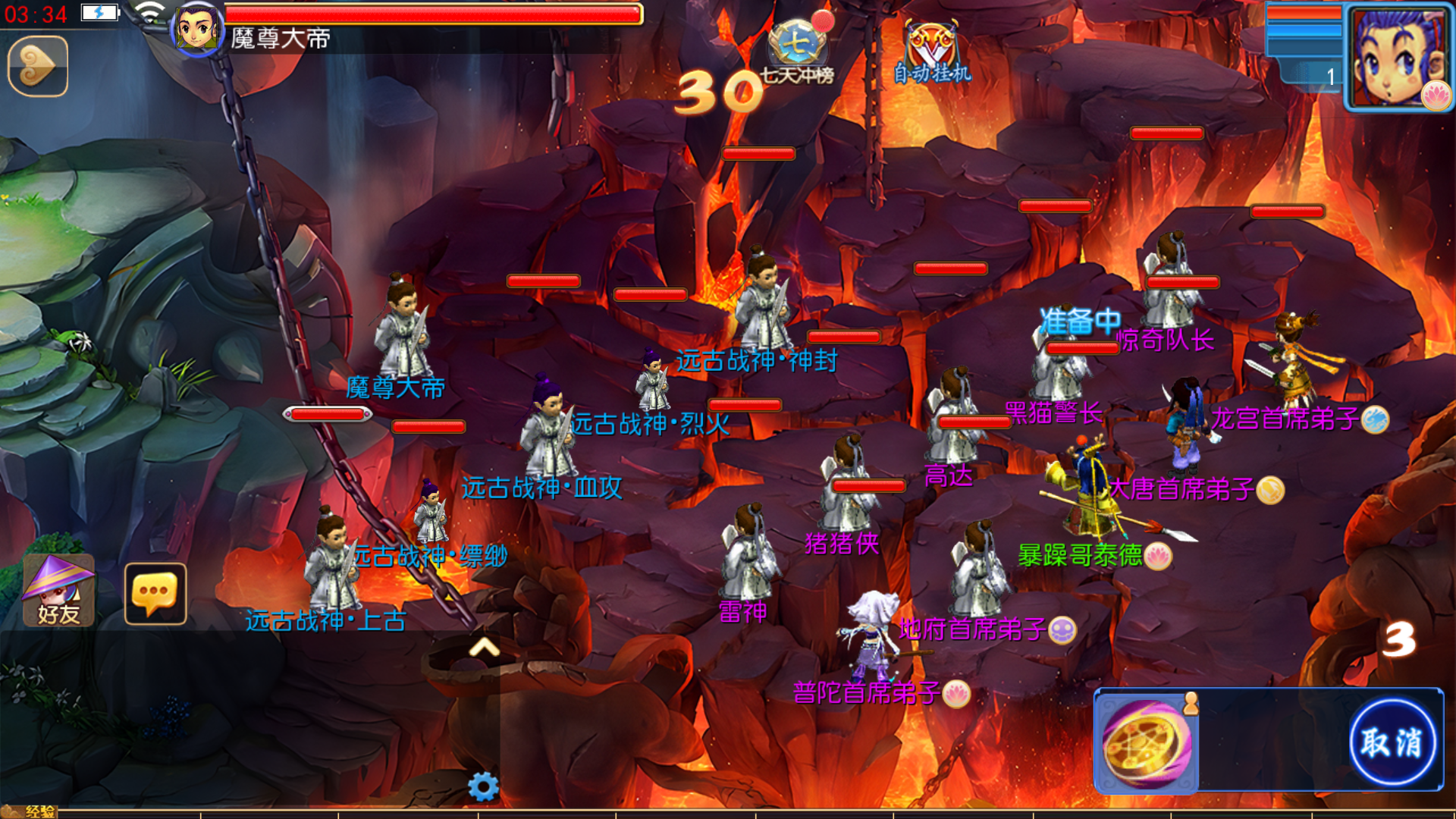The image size is (1456, 819).
Task: Open the 好友 friends list
Action: [x=58, y=590]
